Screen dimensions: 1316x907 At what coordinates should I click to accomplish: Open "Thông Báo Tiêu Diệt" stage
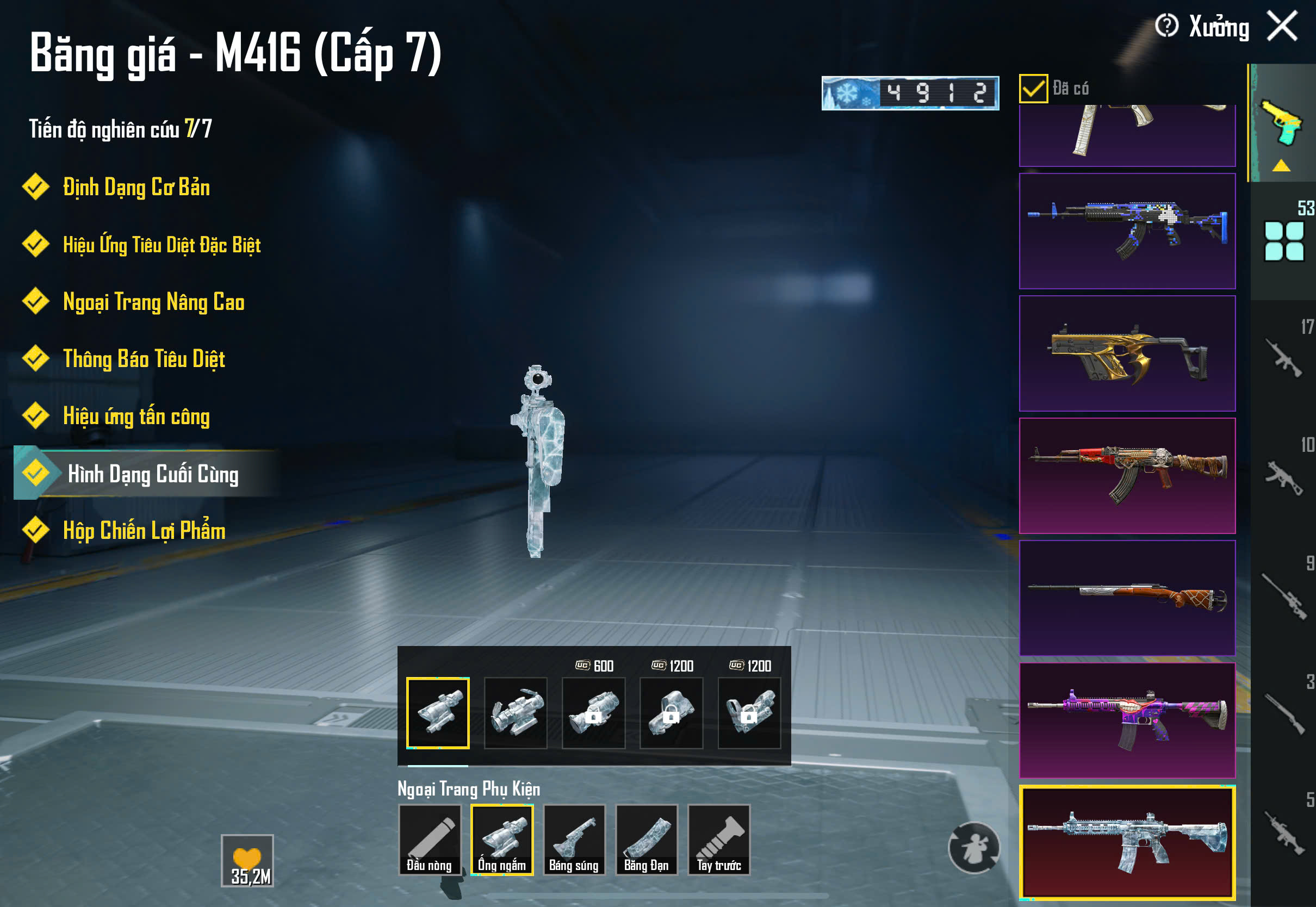[144, 359]
